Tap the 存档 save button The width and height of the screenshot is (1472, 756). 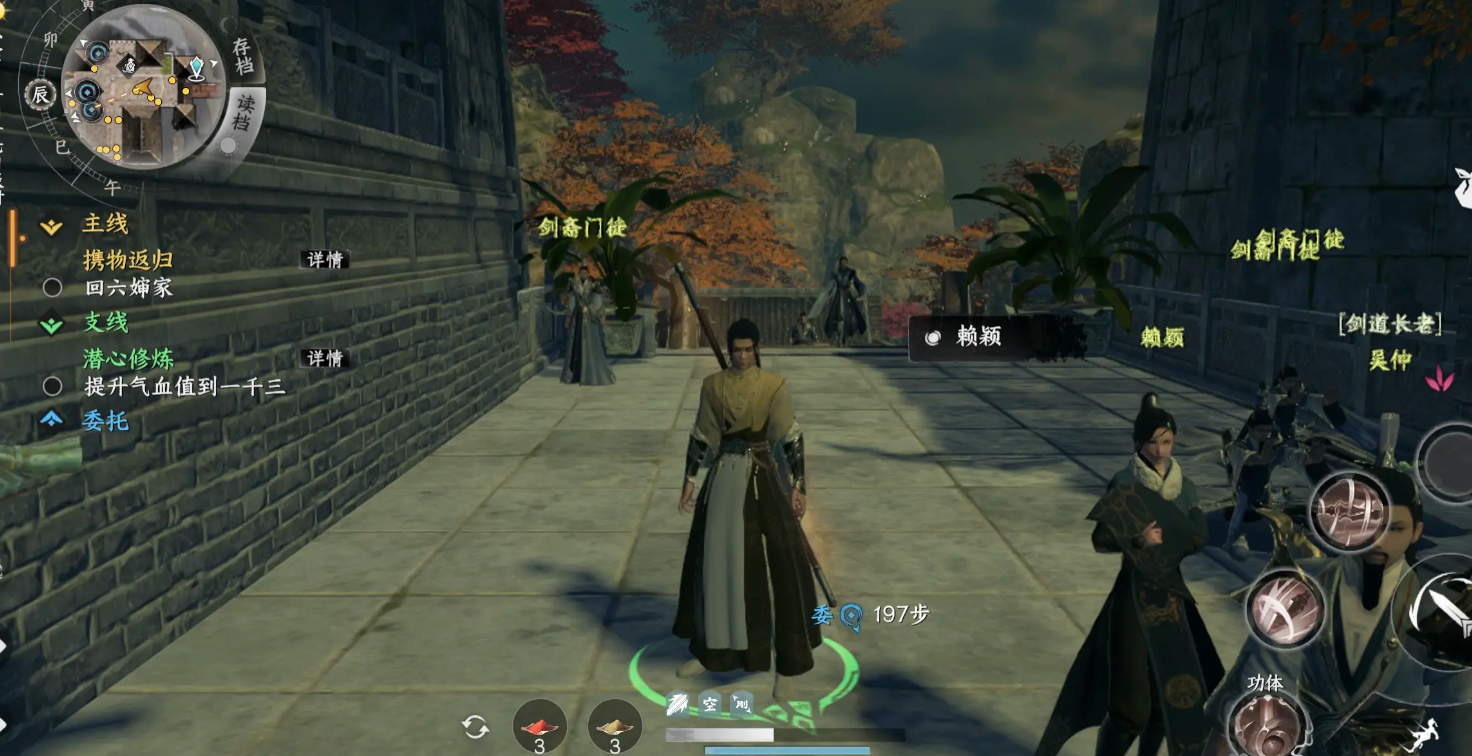(x=243, y=57)
